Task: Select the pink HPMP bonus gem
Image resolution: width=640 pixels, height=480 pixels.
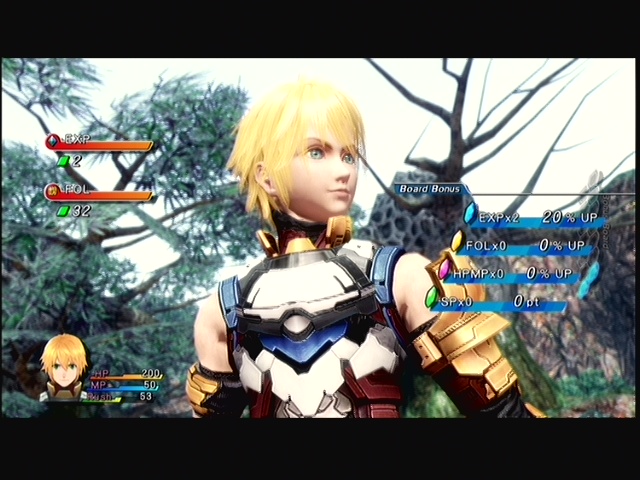Action: click(x=444, y=269)
